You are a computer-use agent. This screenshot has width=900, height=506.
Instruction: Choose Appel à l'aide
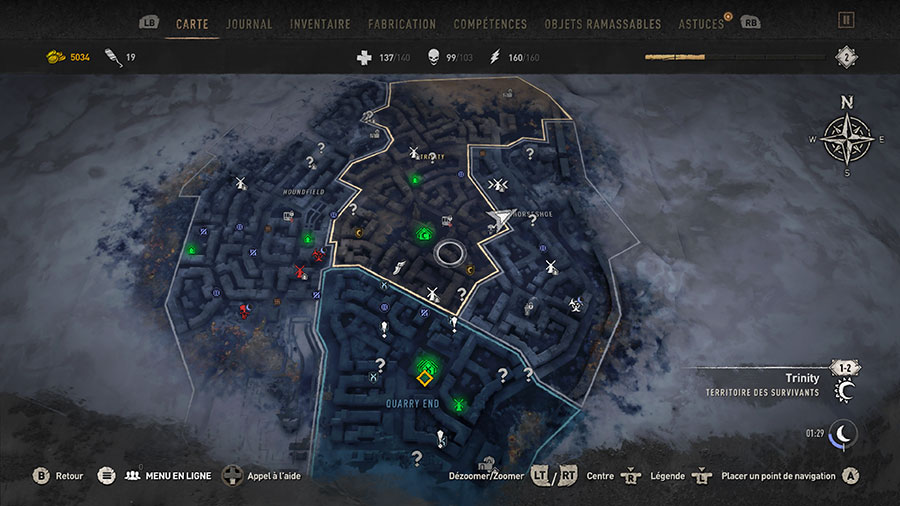pos(274,476)
